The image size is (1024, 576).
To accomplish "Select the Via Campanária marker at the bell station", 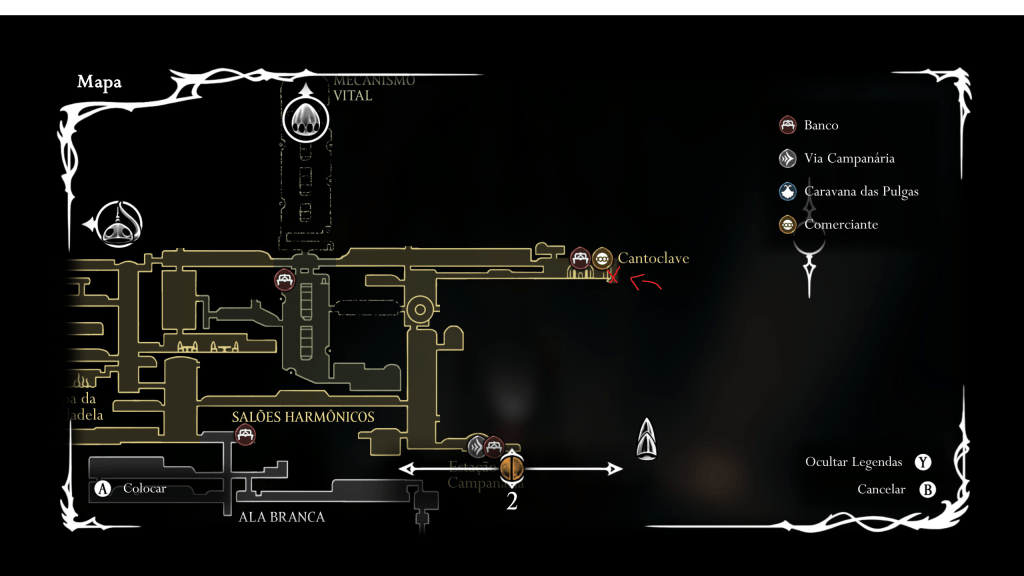I will (x=478, y=446).
